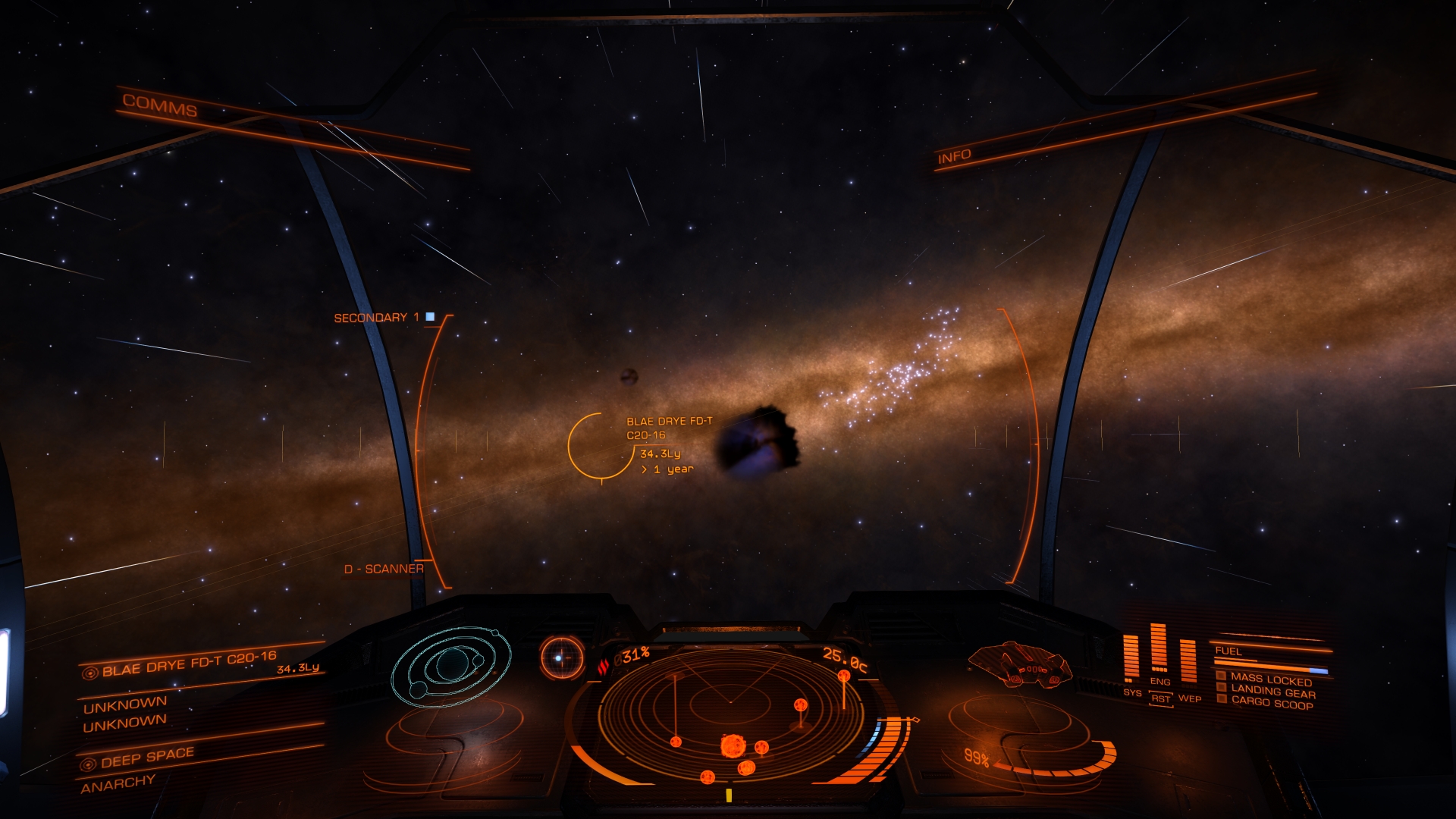1456x819 pixels.
Task: Click the SYS power distributor column
Action: (x=1131, y=657)
